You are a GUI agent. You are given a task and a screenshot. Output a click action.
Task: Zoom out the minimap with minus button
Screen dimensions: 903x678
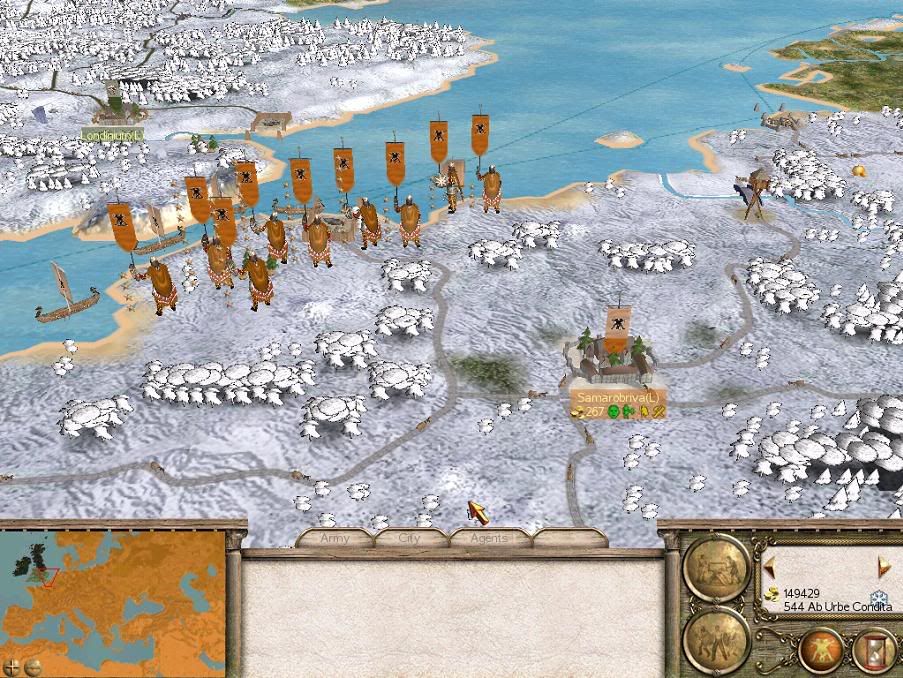click(32, 665)
